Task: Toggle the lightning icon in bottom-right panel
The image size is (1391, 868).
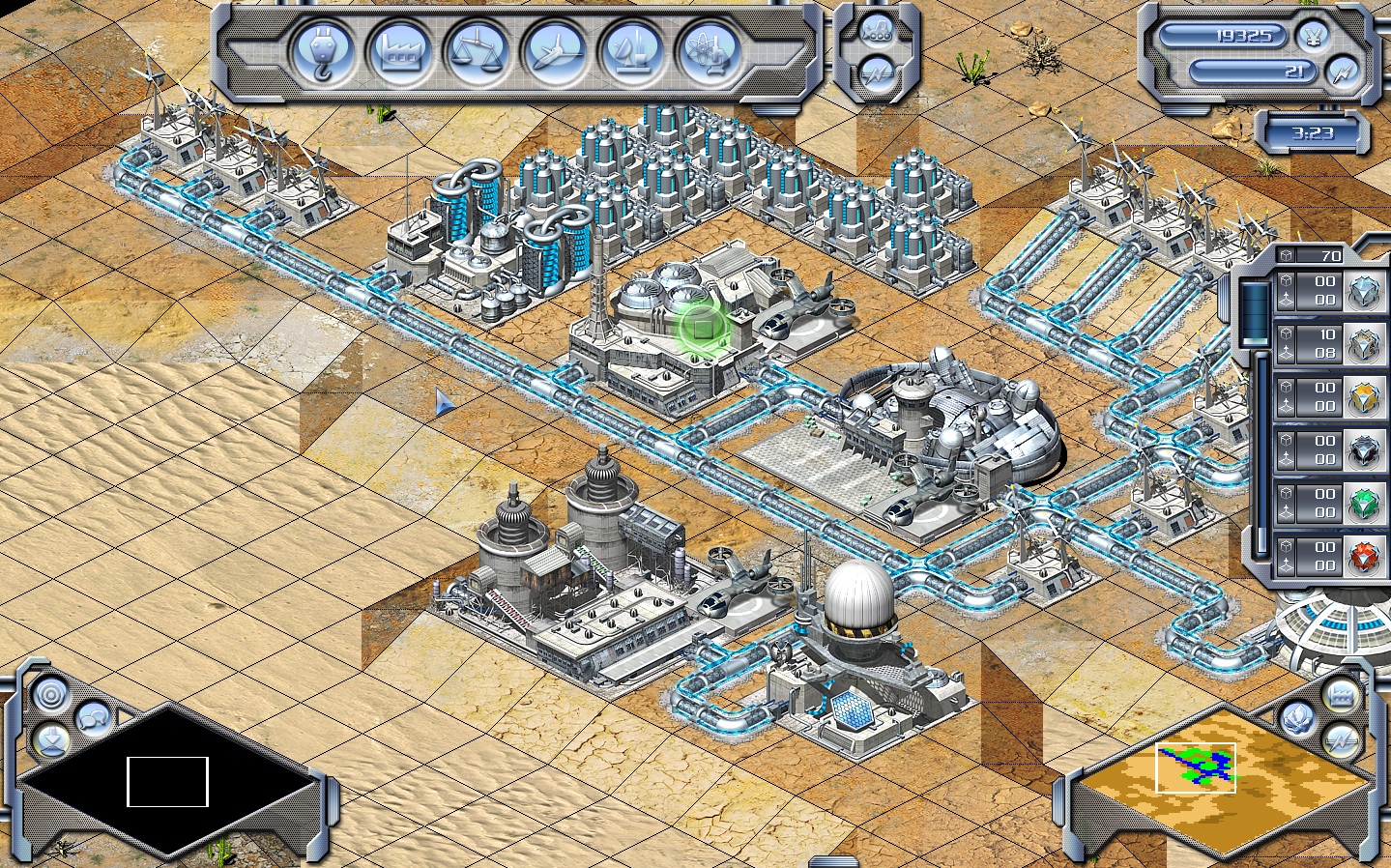Action: pyautogui.click(x=1339, y=739)
